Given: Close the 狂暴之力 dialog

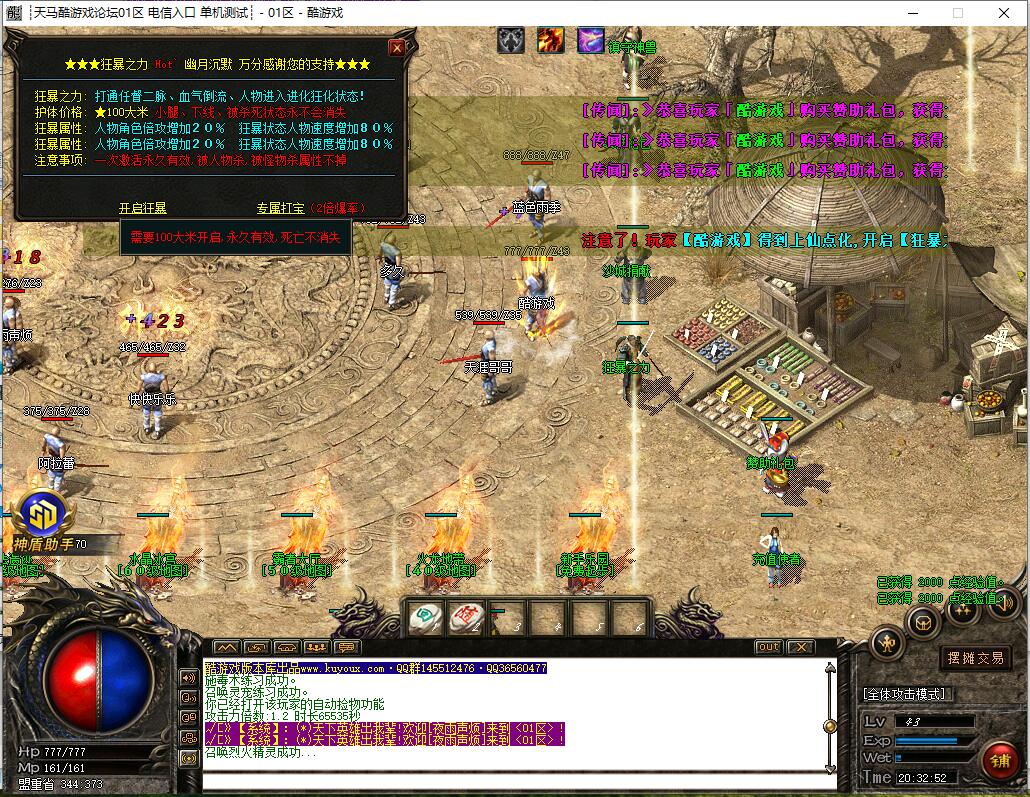Looking at the screenshot, I should click(397, 47).
